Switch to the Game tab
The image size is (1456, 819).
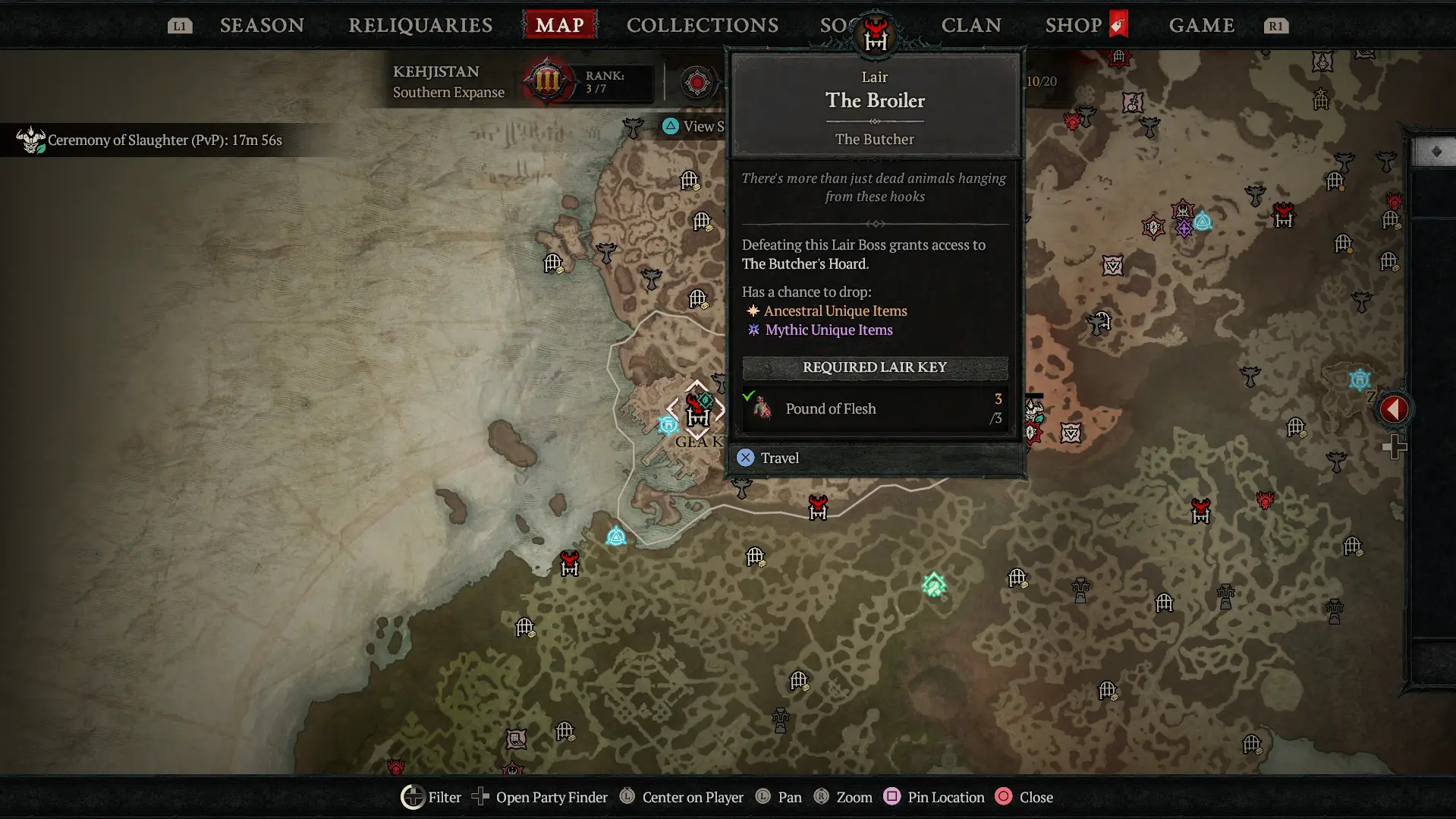tap(1202, 25)
